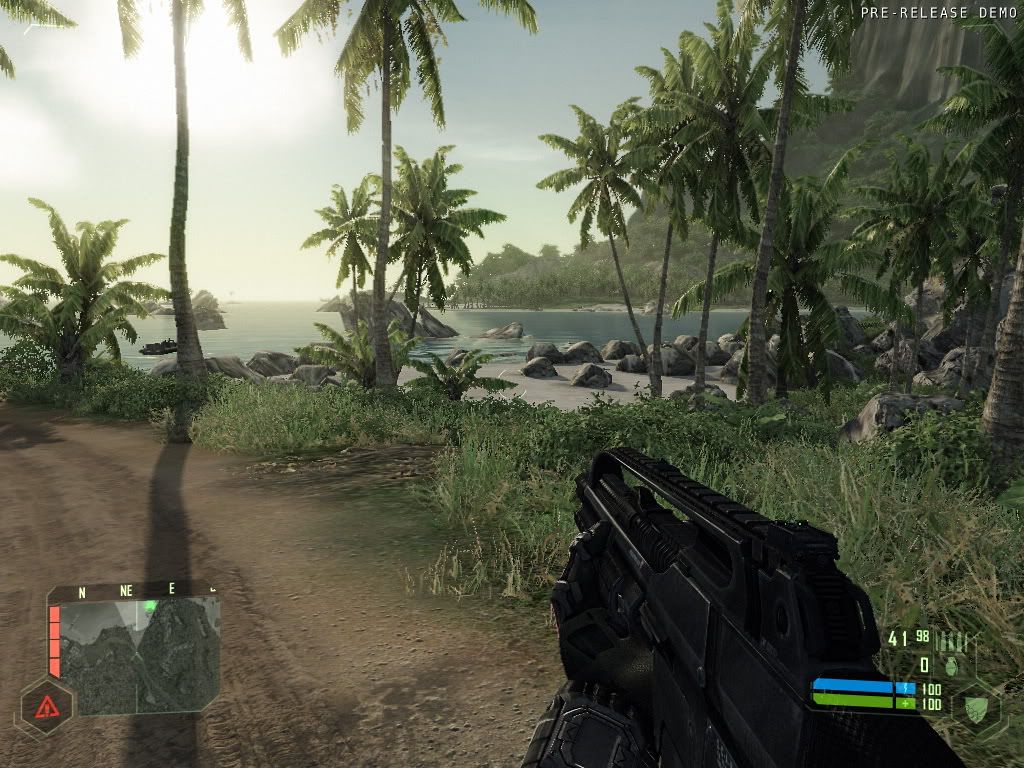The image size is (1024, 768).
Task: Select the red warning triangle hexagon
Action: click(x=46, y=707)
